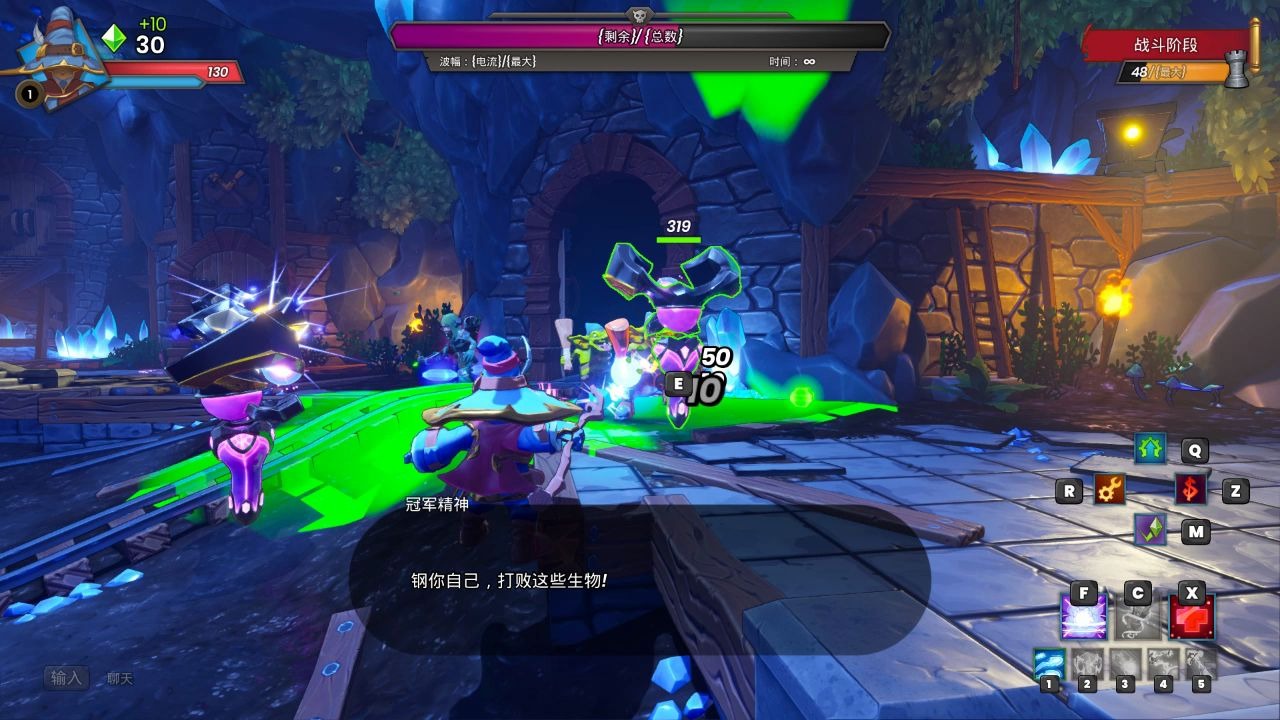Open the 聊天 chat panel
Image resolution: width=1280 pixels, height=720 pixels.
(118, 677)
